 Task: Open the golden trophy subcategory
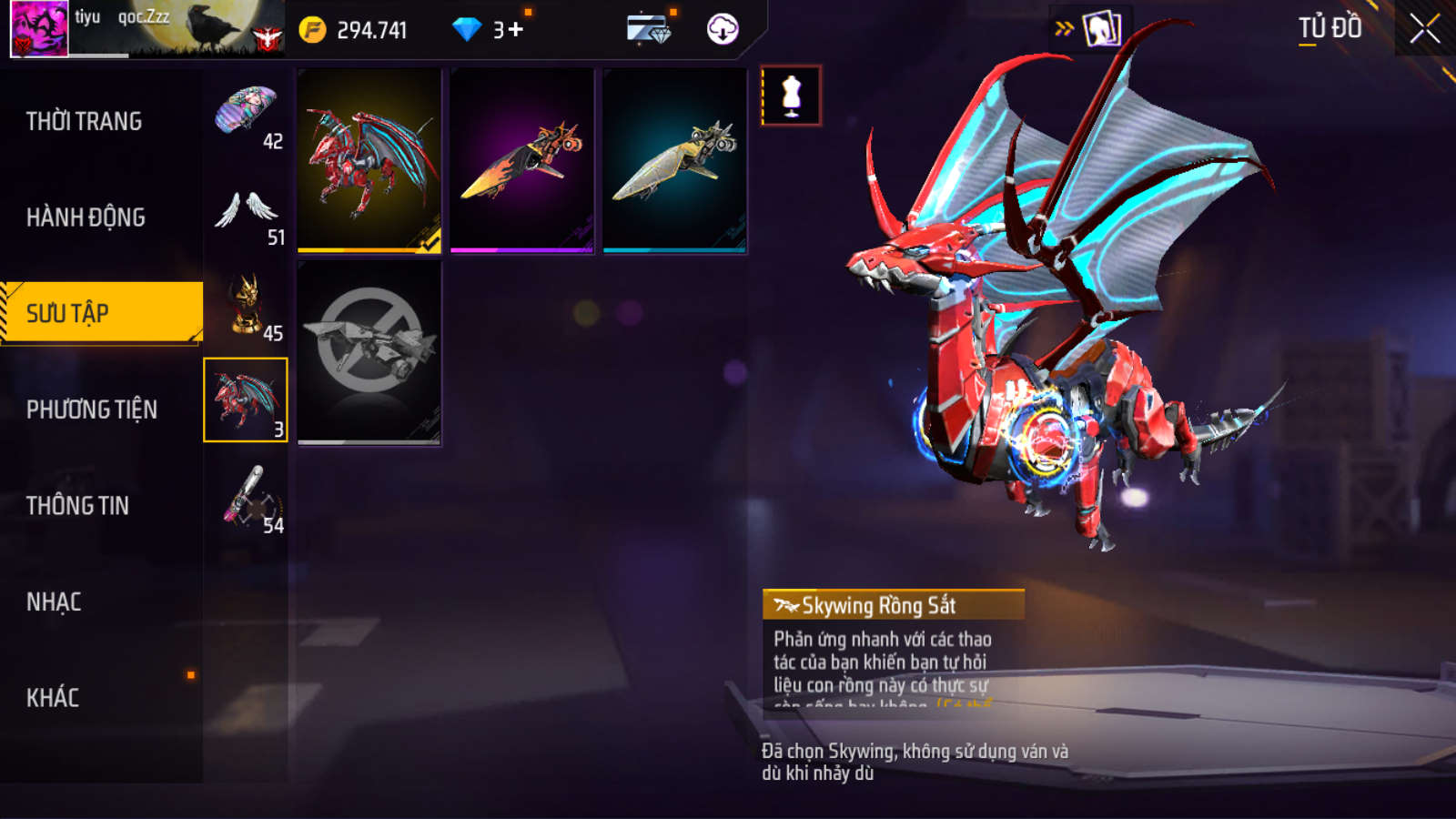(x=246, y=307)
